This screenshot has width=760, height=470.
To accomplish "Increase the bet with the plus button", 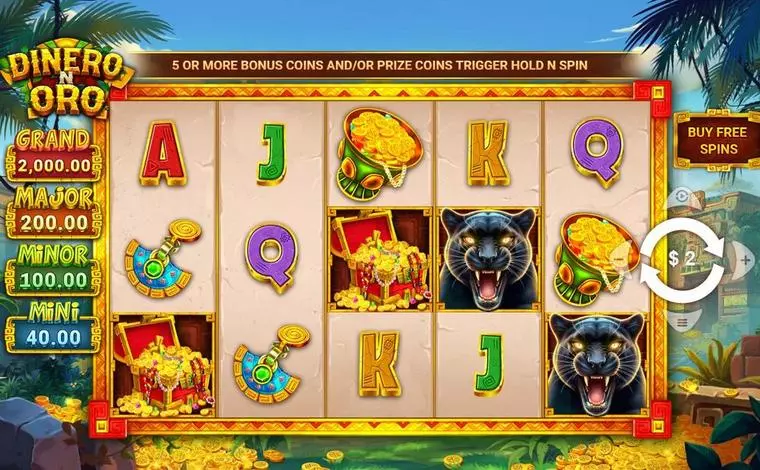I will pyautogui.click(x=745, y=260).
